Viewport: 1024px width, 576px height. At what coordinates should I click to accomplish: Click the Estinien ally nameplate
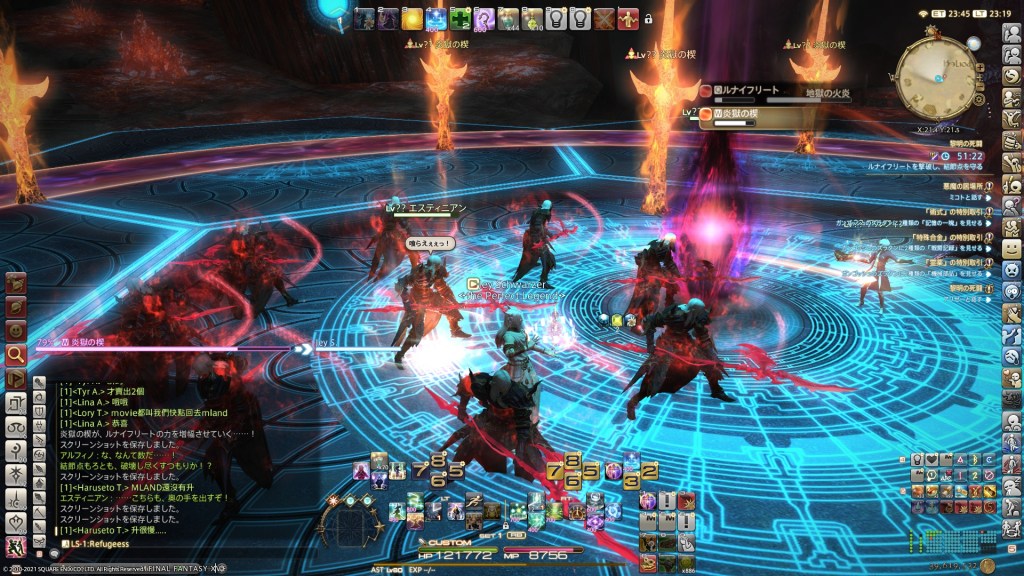(430, 207)
